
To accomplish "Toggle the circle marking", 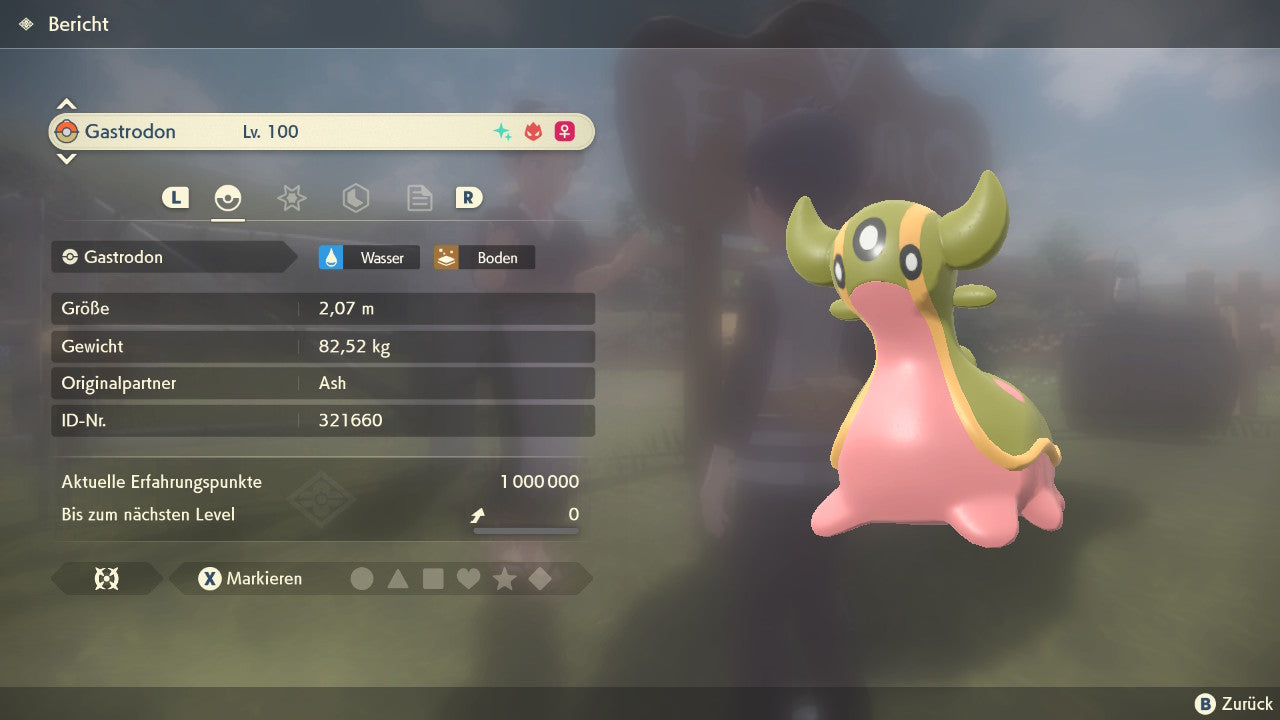I will tap(362, 579).
